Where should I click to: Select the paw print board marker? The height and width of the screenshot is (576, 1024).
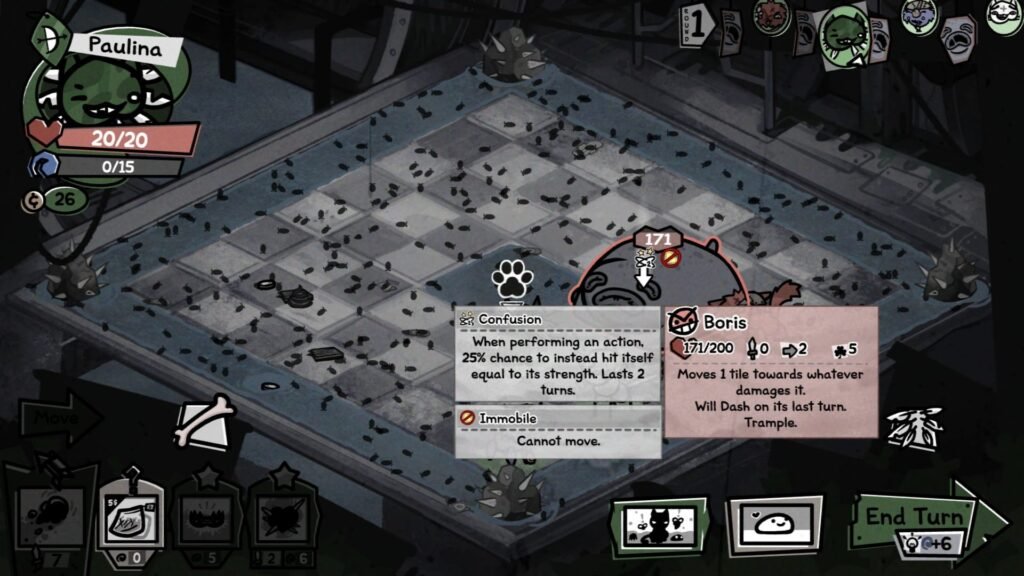[x=509, y=279]
